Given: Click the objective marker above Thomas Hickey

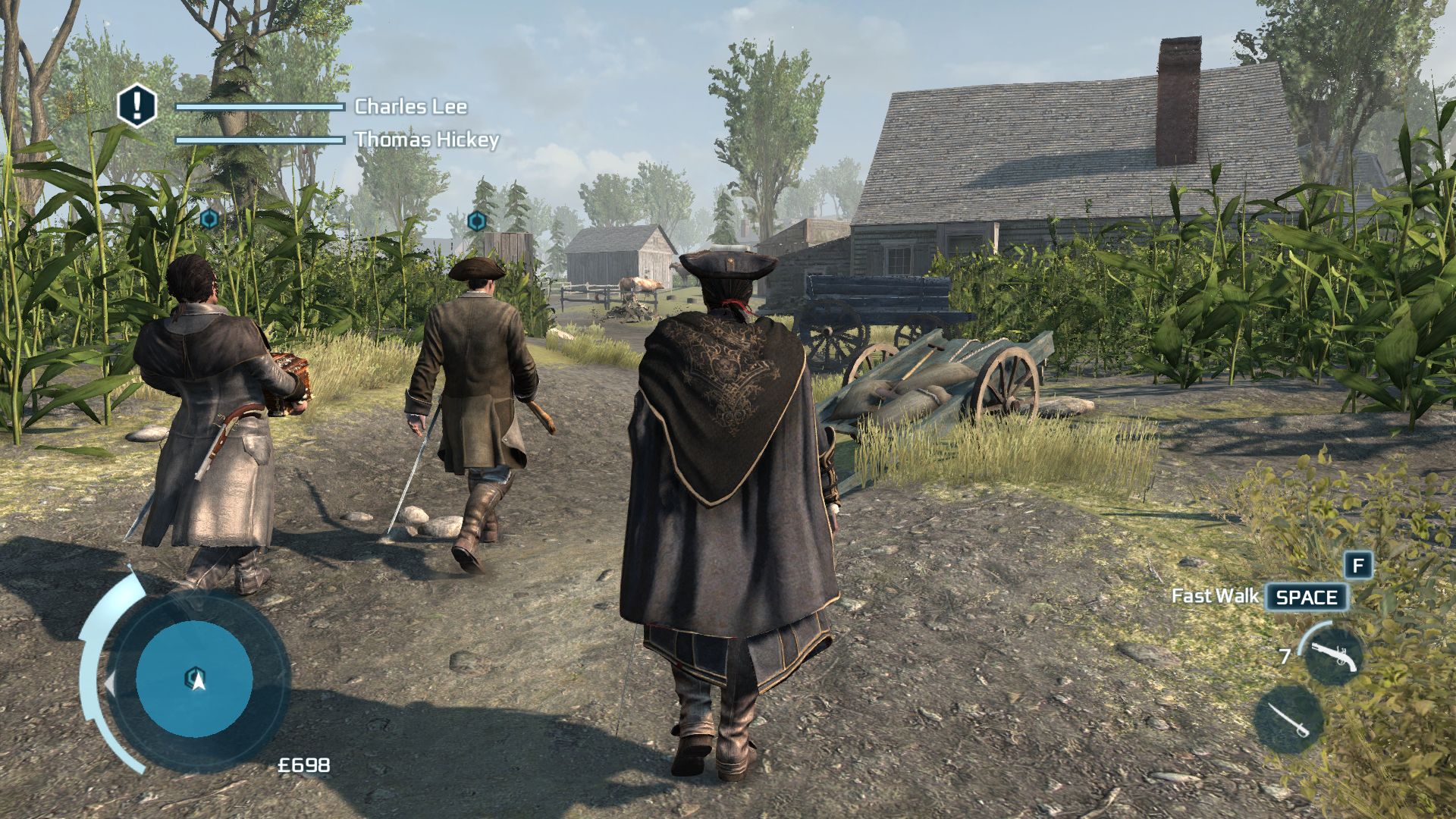Looking at the screenshot, I should [x=210, y=219].
